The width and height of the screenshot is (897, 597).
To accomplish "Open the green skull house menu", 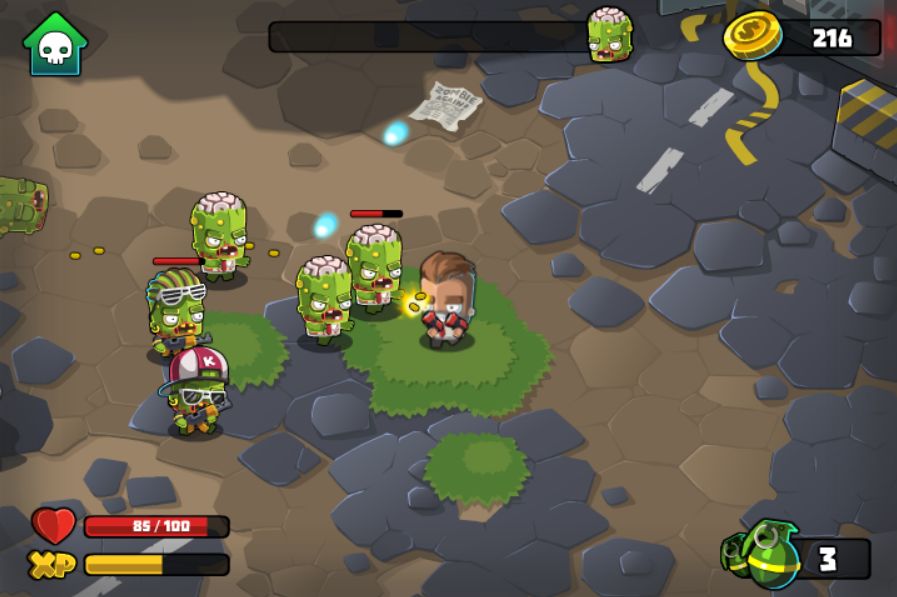I will pos(55,44).
